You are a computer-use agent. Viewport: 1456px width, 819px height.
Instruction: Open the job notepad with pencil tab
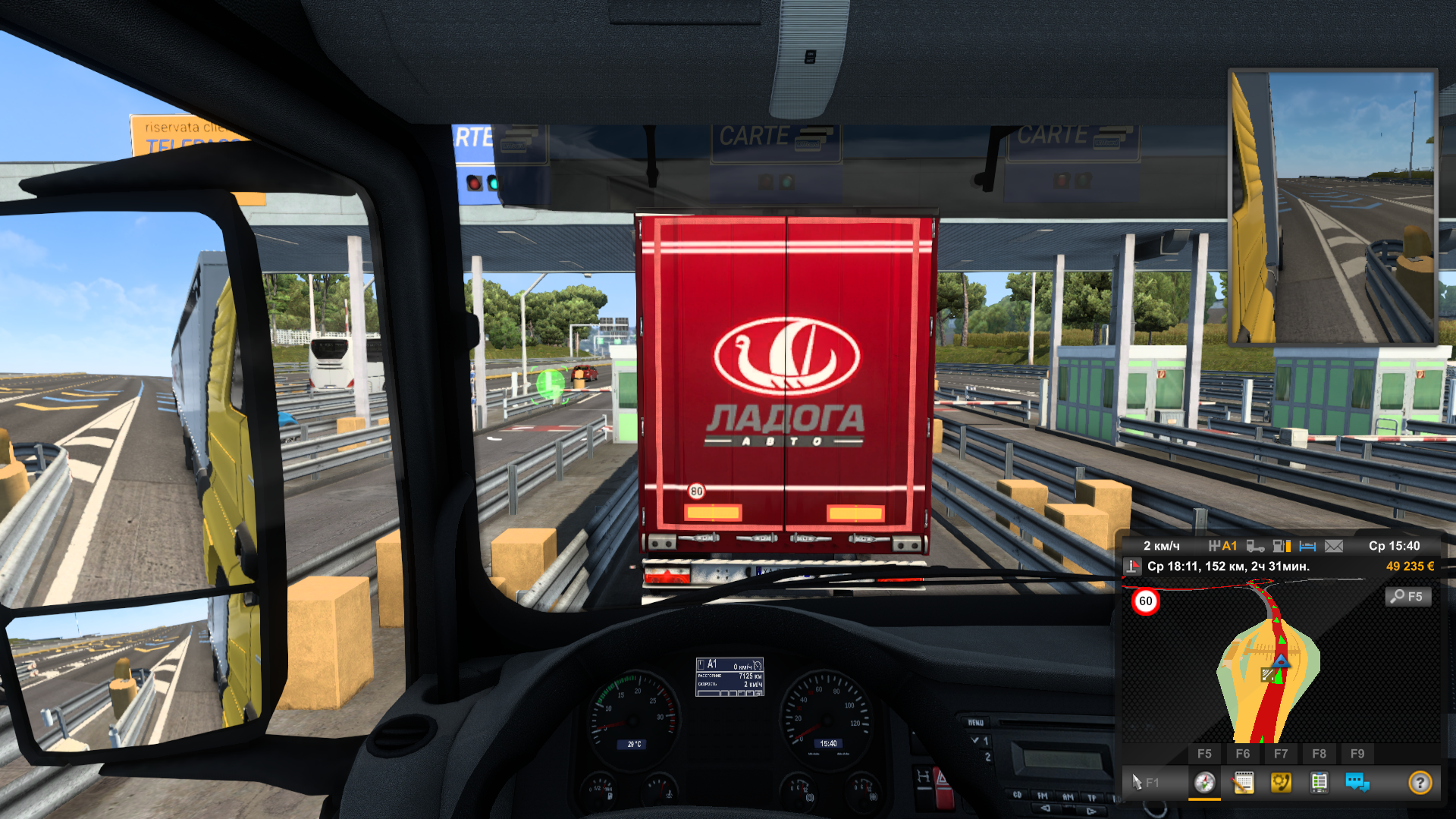[x=1243, y=782]
